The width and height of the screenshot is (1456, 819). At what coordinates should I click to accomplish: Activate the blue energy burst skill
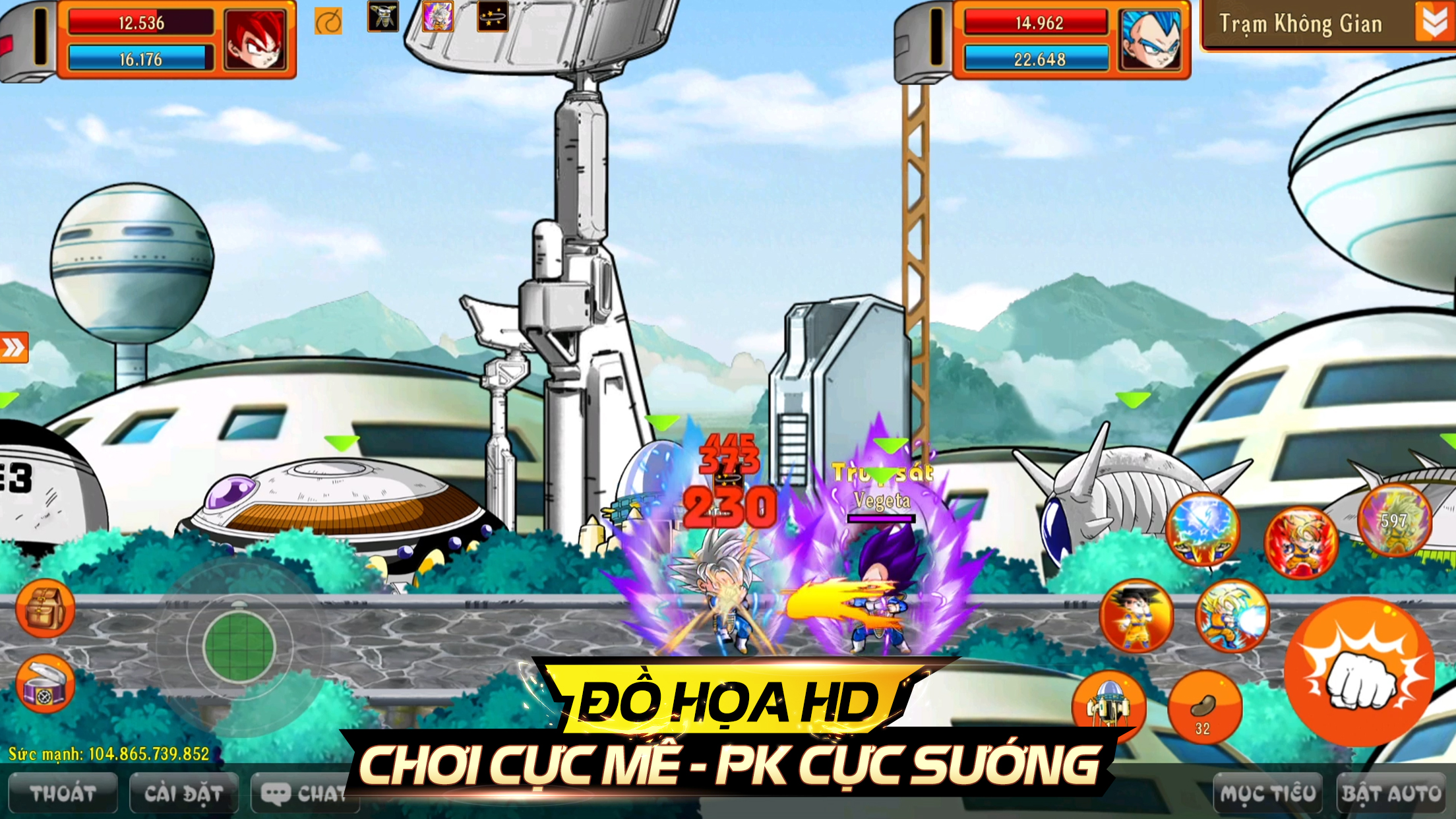tap(1203, 529)
